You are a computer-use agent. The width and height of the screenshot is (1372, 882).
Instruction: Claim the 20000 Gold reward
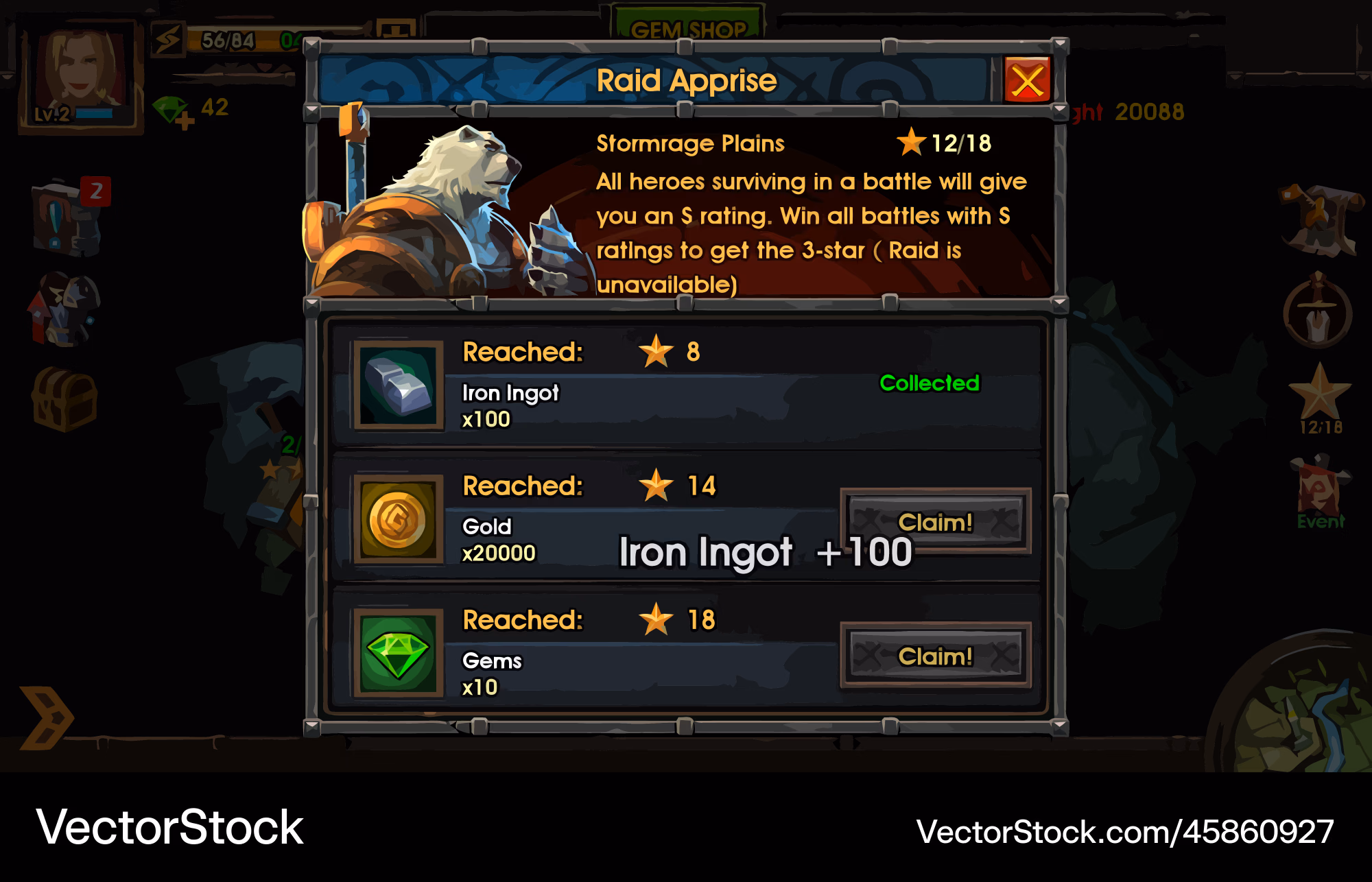(x=935, y=522)
